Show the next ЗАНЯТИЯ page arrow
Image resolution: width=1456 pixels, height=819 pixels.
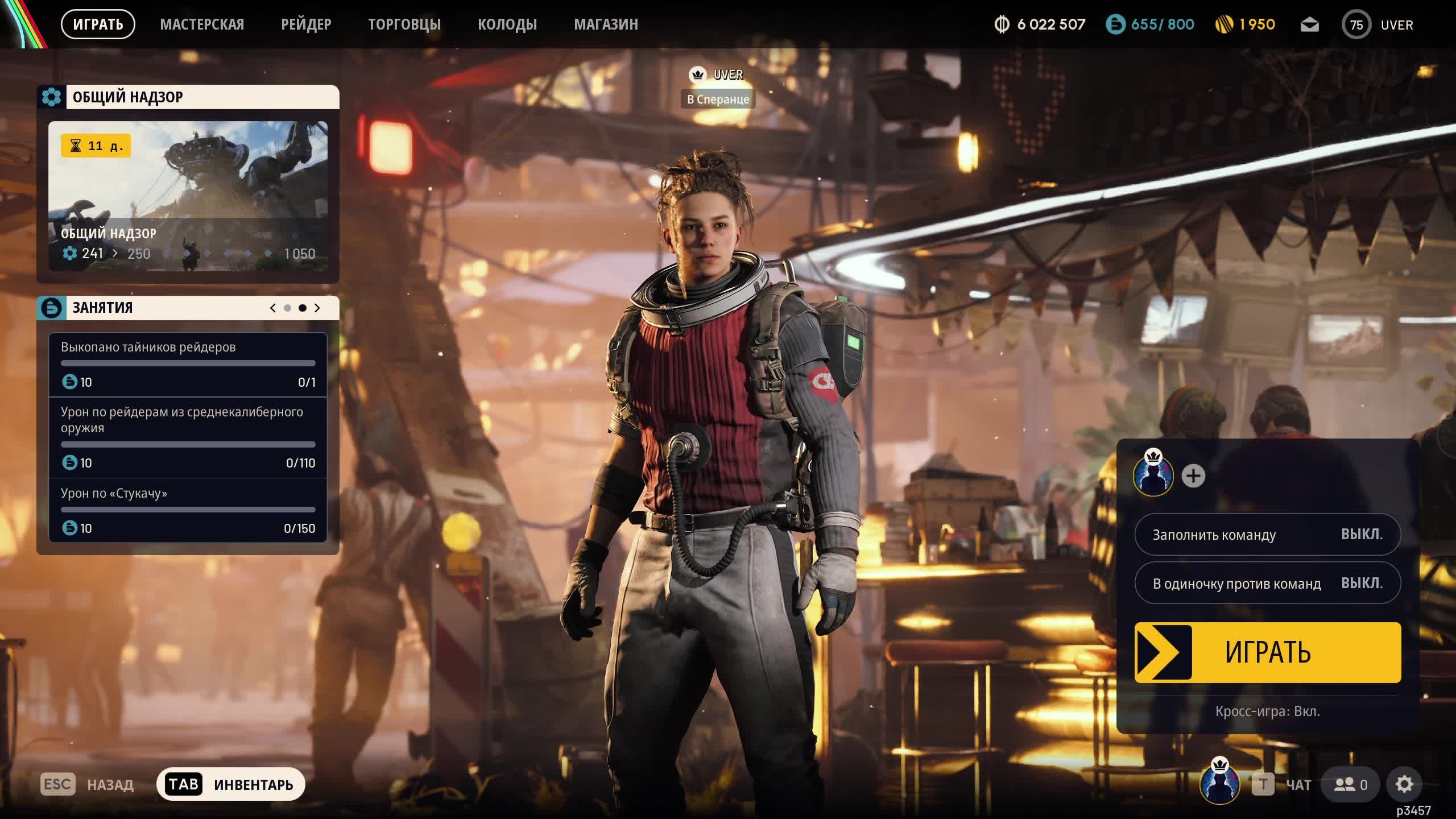[317, 308]
